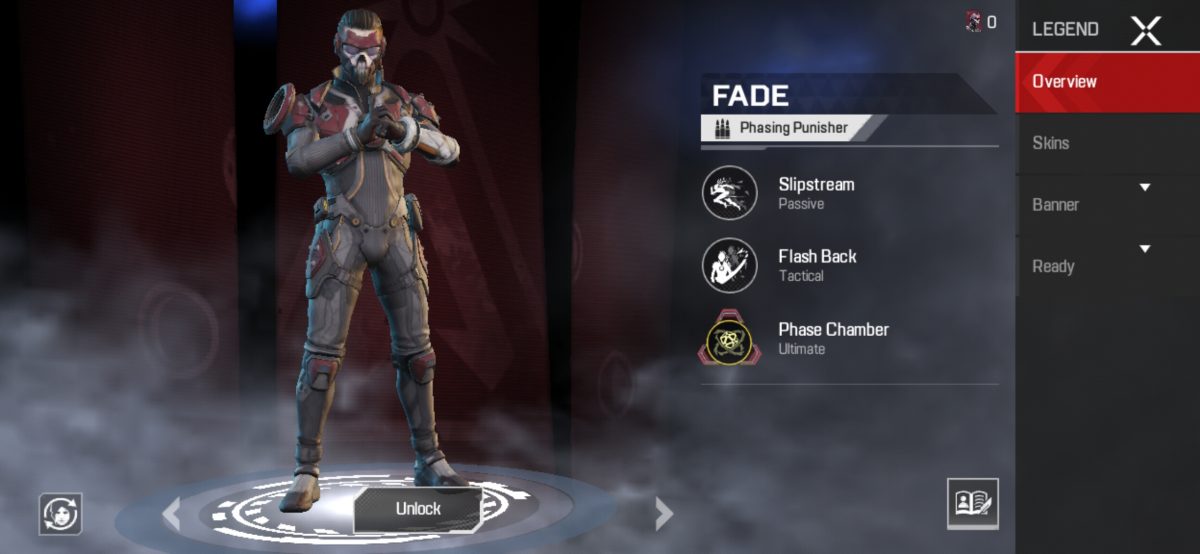Show the next legend with right arrow

point(663,513)
